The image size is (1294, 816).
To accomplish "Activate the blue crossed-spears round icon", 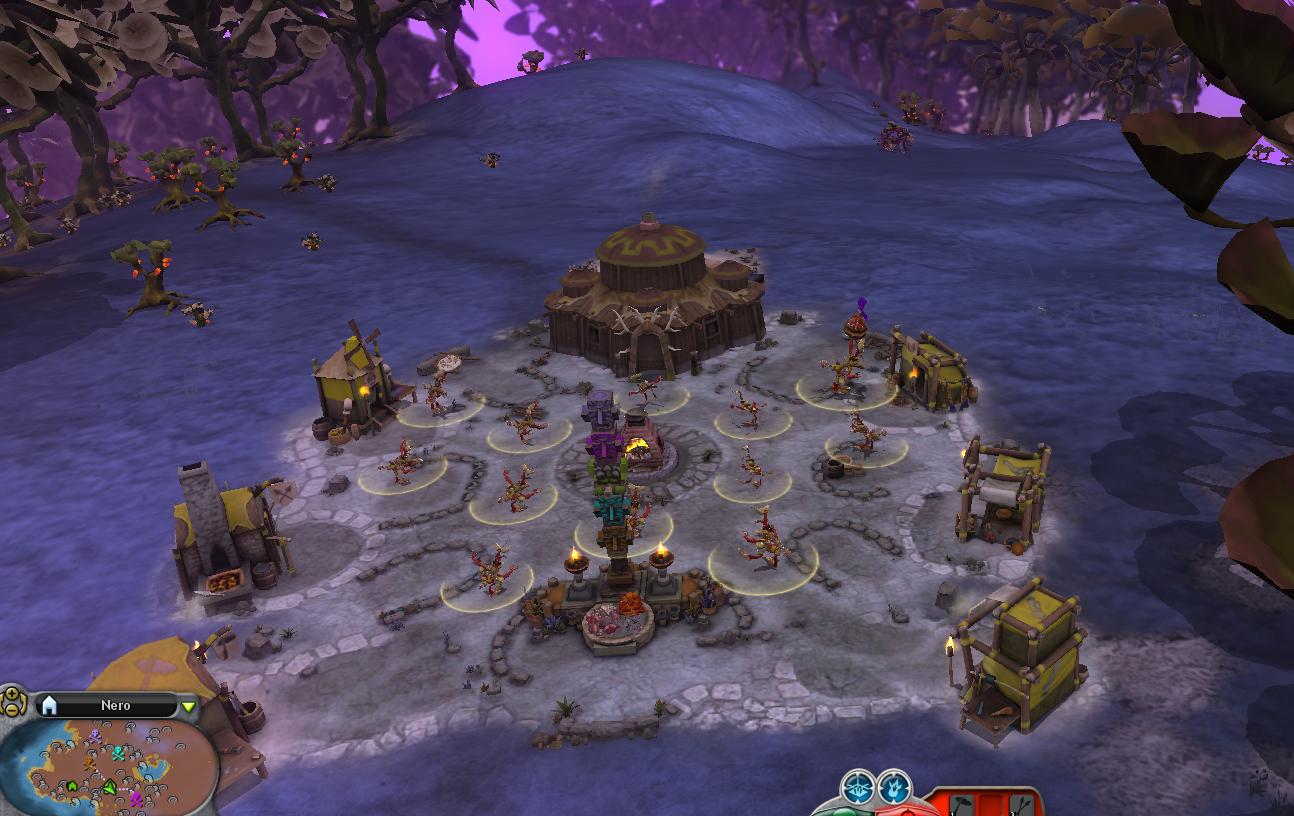I will tap(858, 787).
